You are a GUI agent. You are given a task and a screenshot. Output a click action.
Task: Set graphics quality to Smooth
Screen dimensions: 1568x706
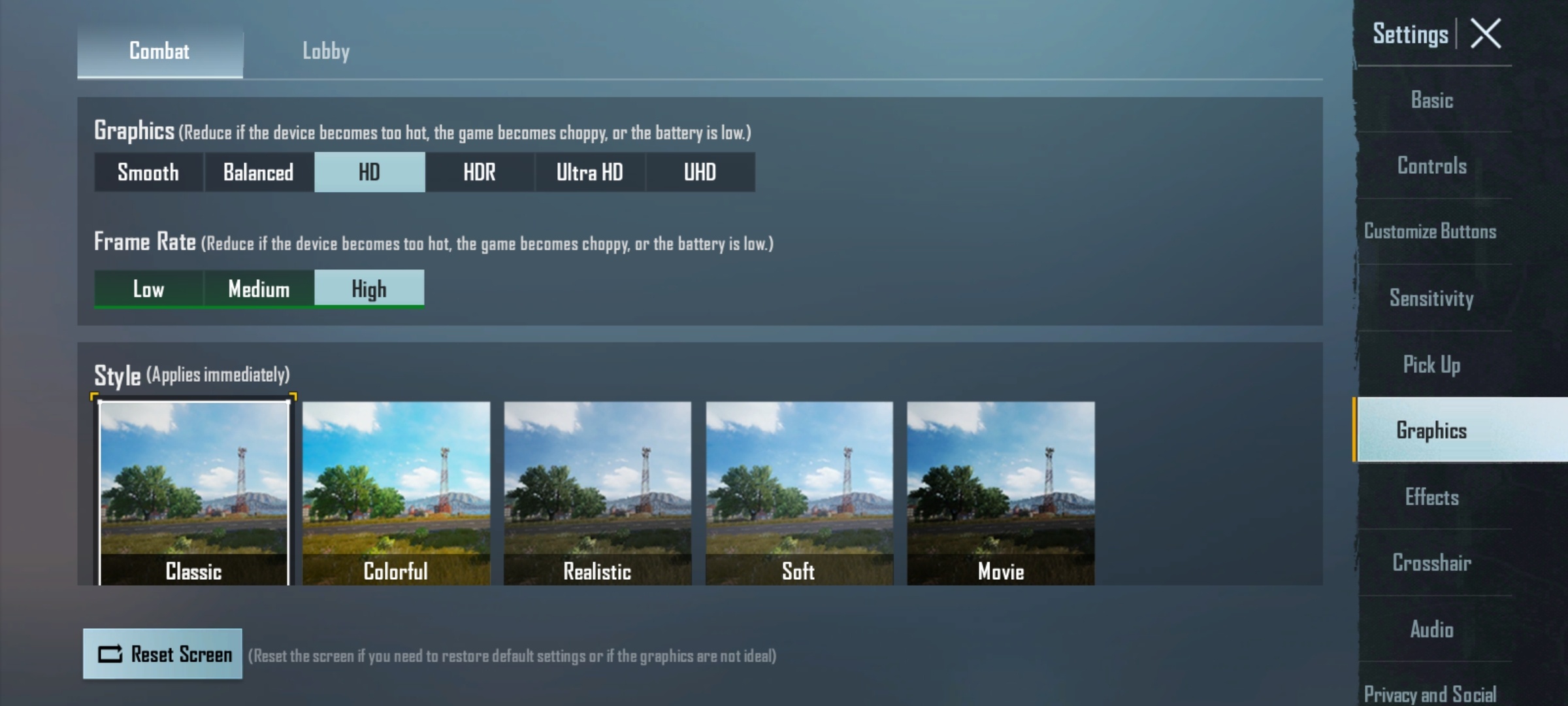(148, 173)
